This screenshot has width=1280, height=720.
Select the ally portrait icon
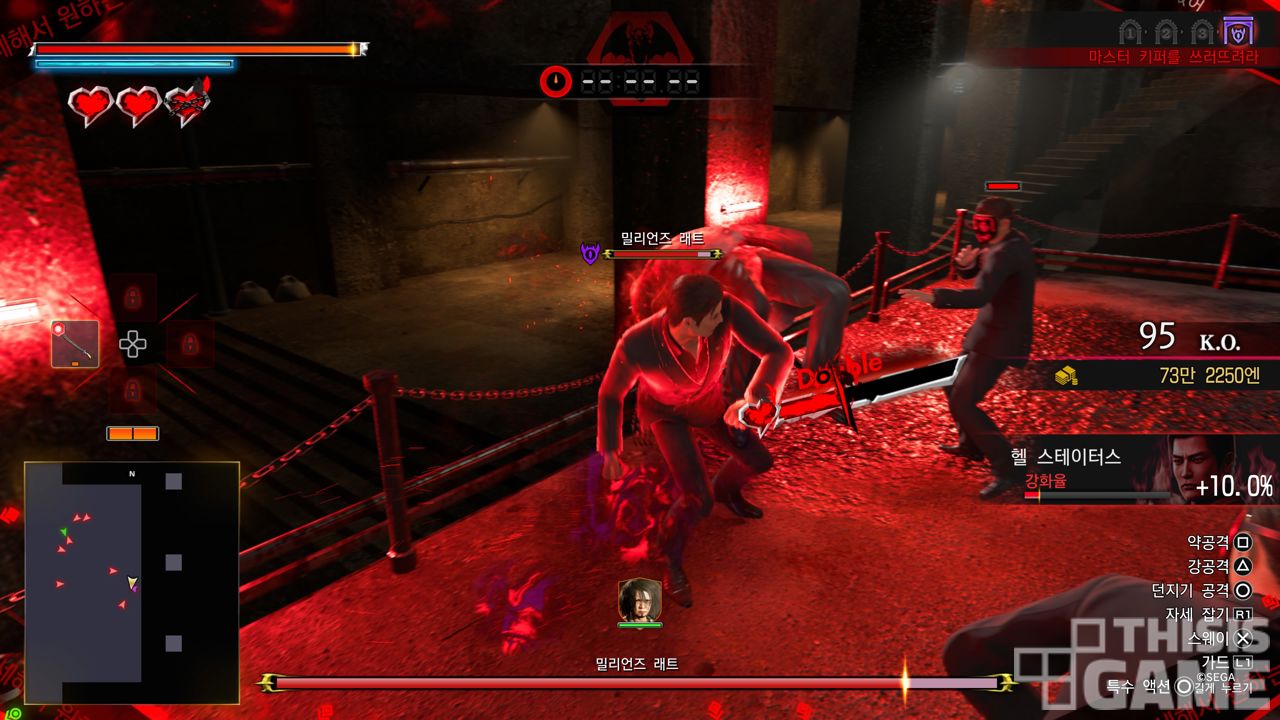(x=639, y=599)
